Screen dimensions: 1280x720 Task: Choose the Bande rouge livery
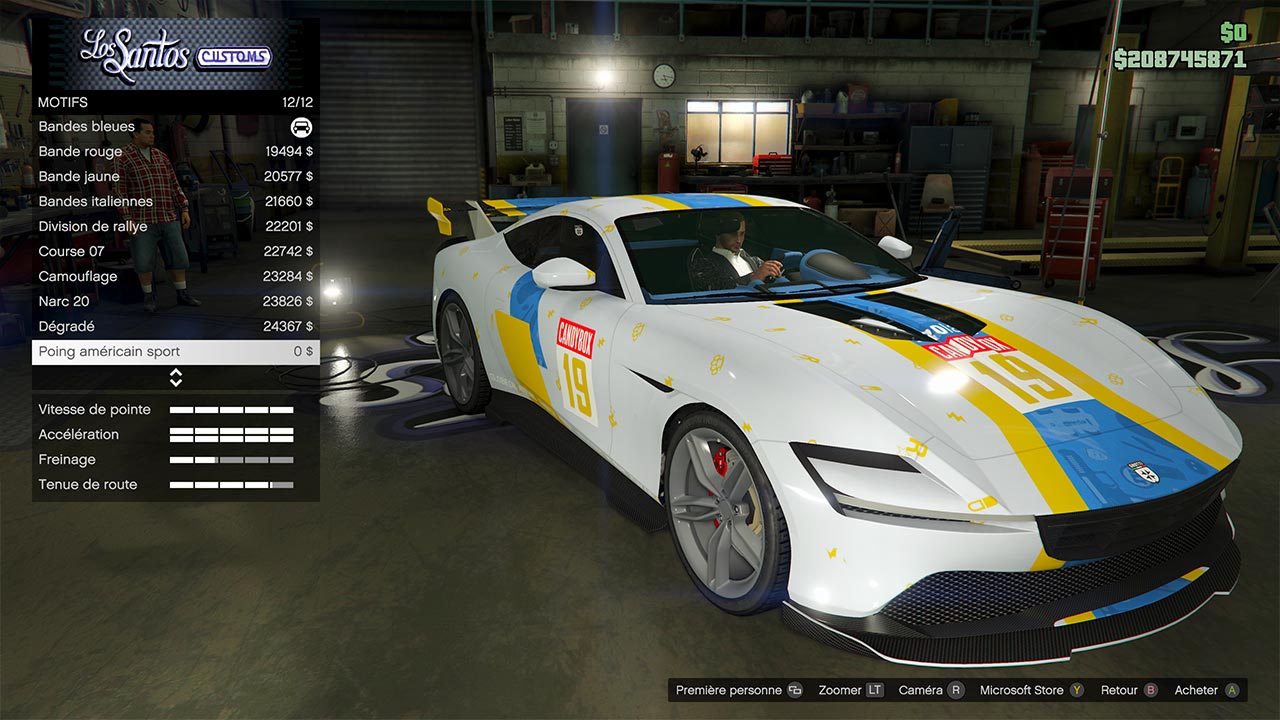pos(175,152)
